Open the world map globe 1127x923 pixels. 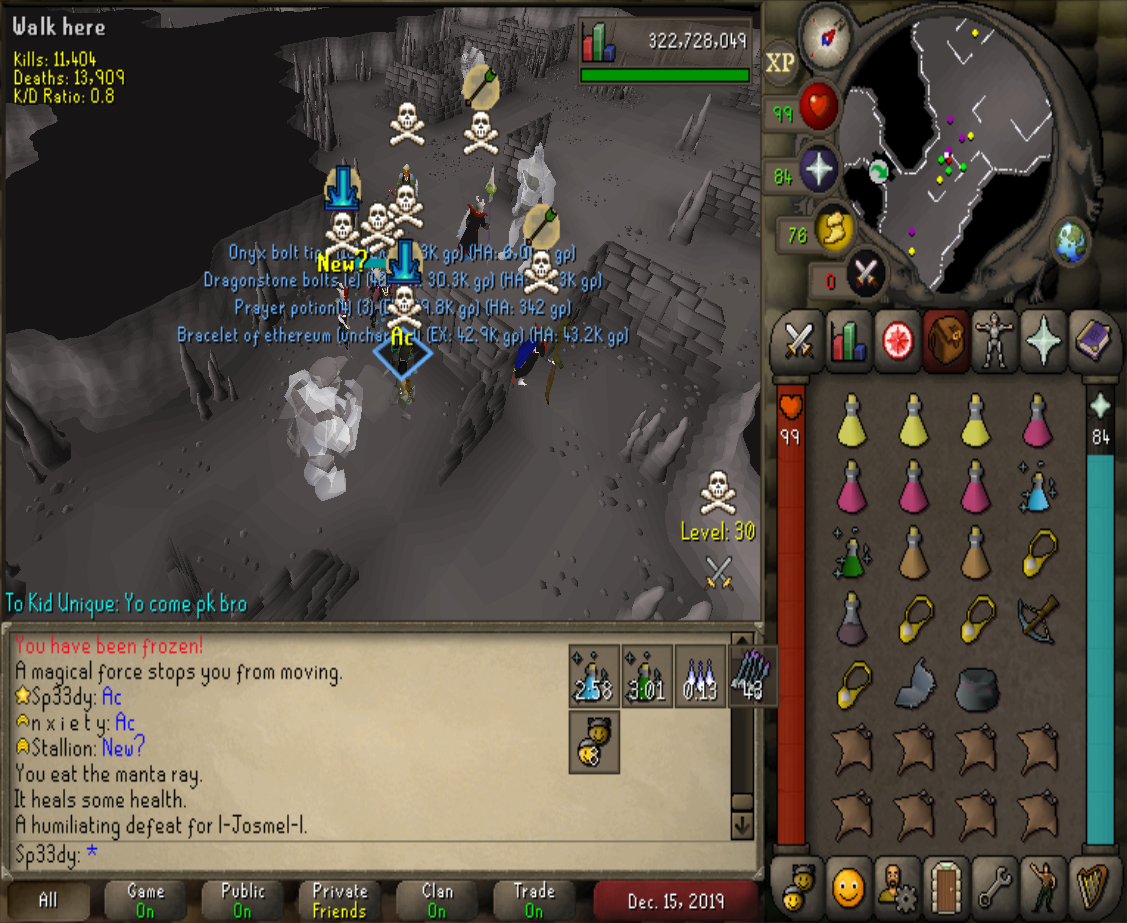coord(1069,241)
